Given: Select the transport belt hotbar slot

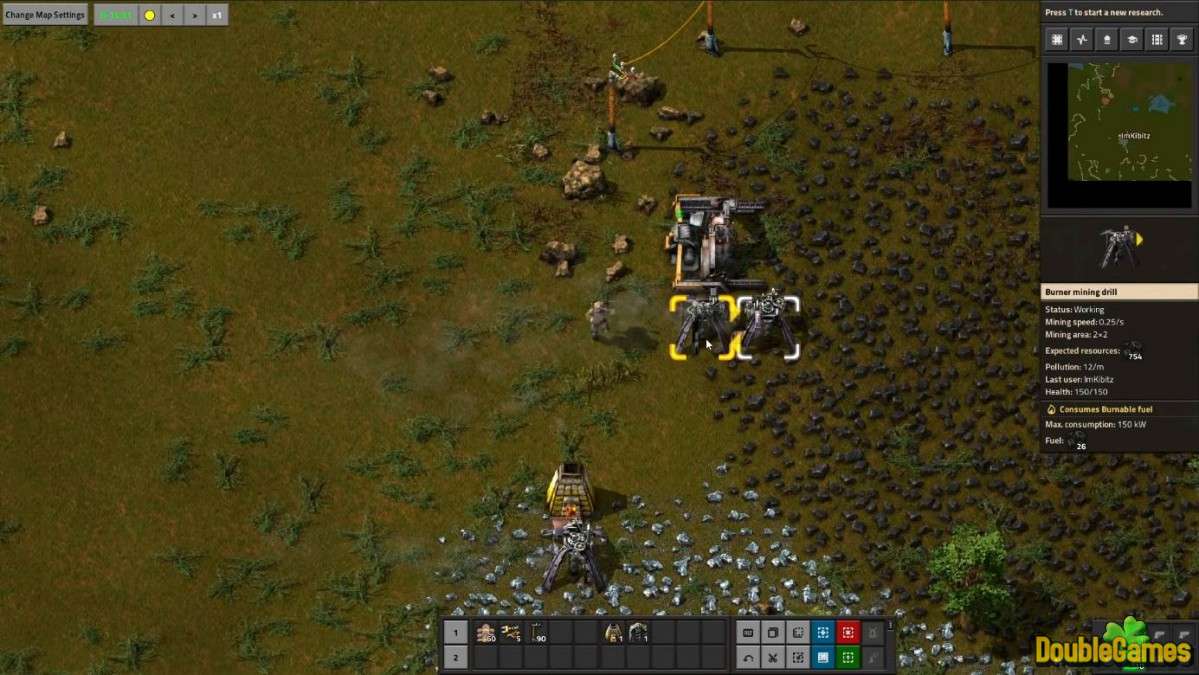Looking at the screenshot, I should (511, 632).
